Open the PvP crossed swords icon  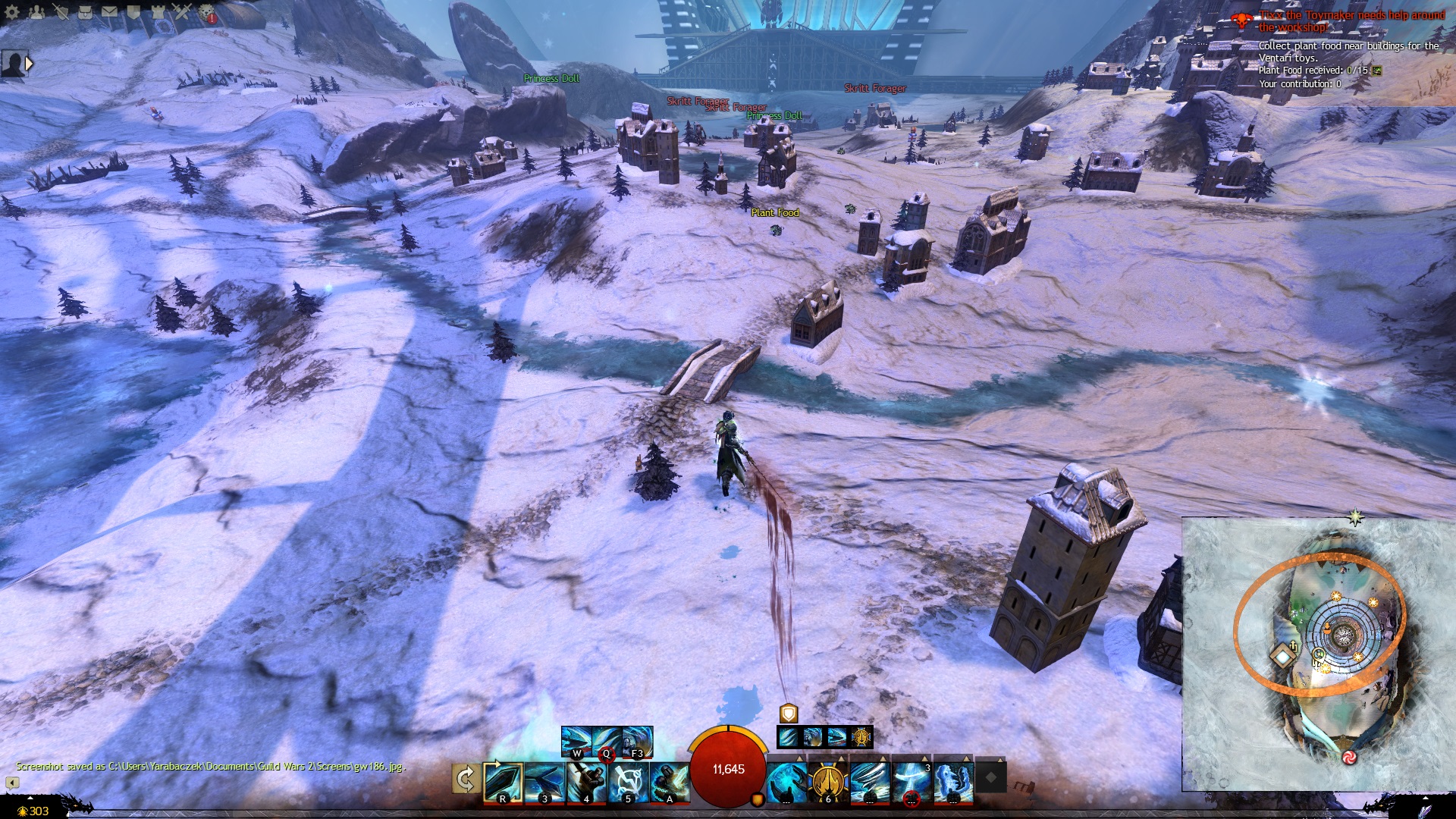182,12
